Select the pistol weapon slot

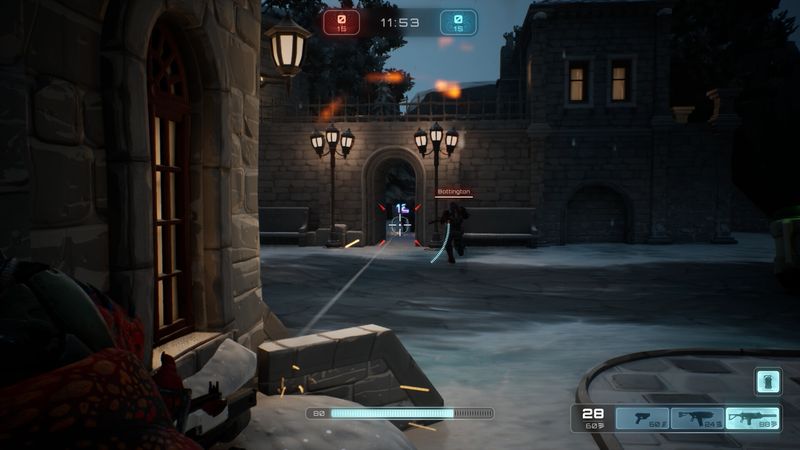pos(642,418)
